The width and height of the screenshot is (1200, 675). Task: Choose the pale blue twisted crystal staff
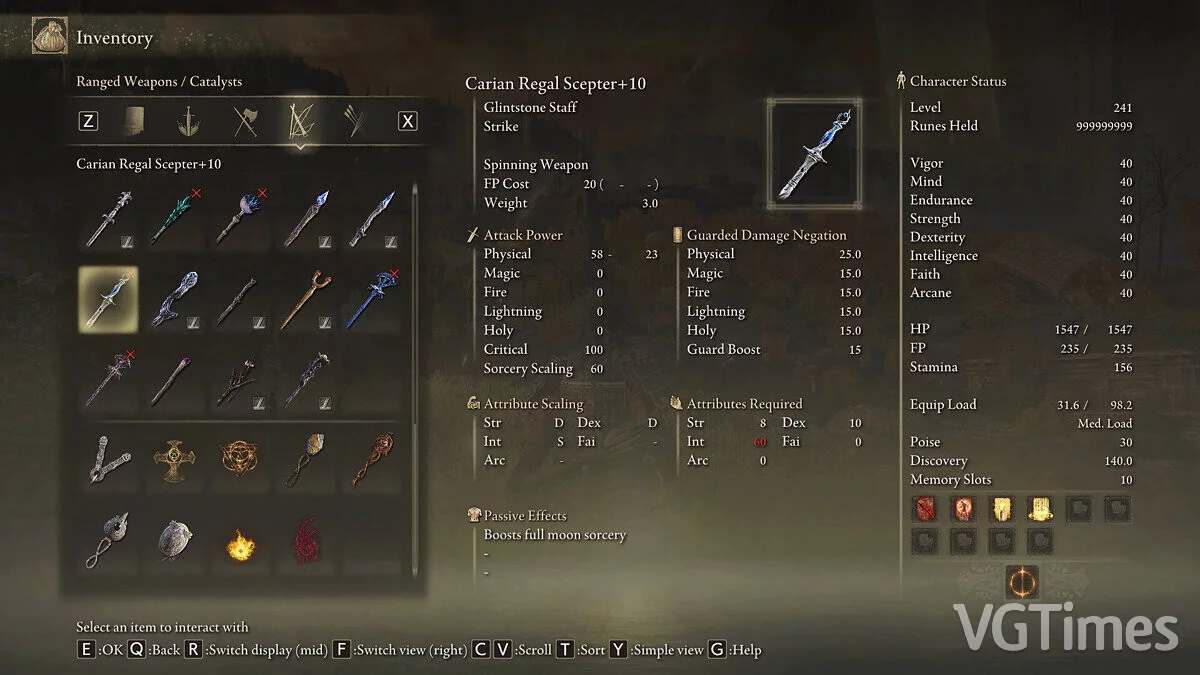174,300
